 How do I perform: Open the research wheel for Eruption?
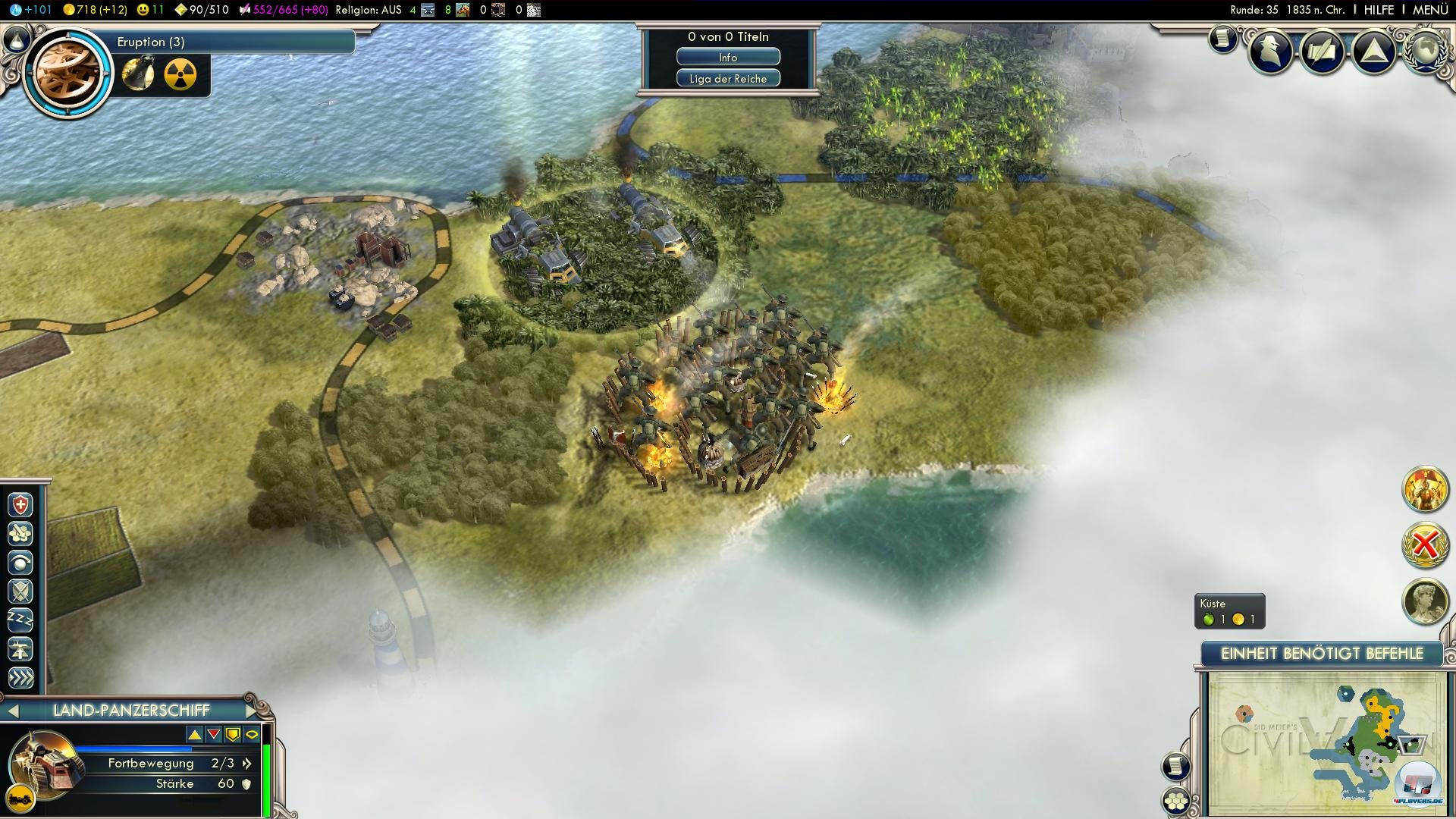68,73
